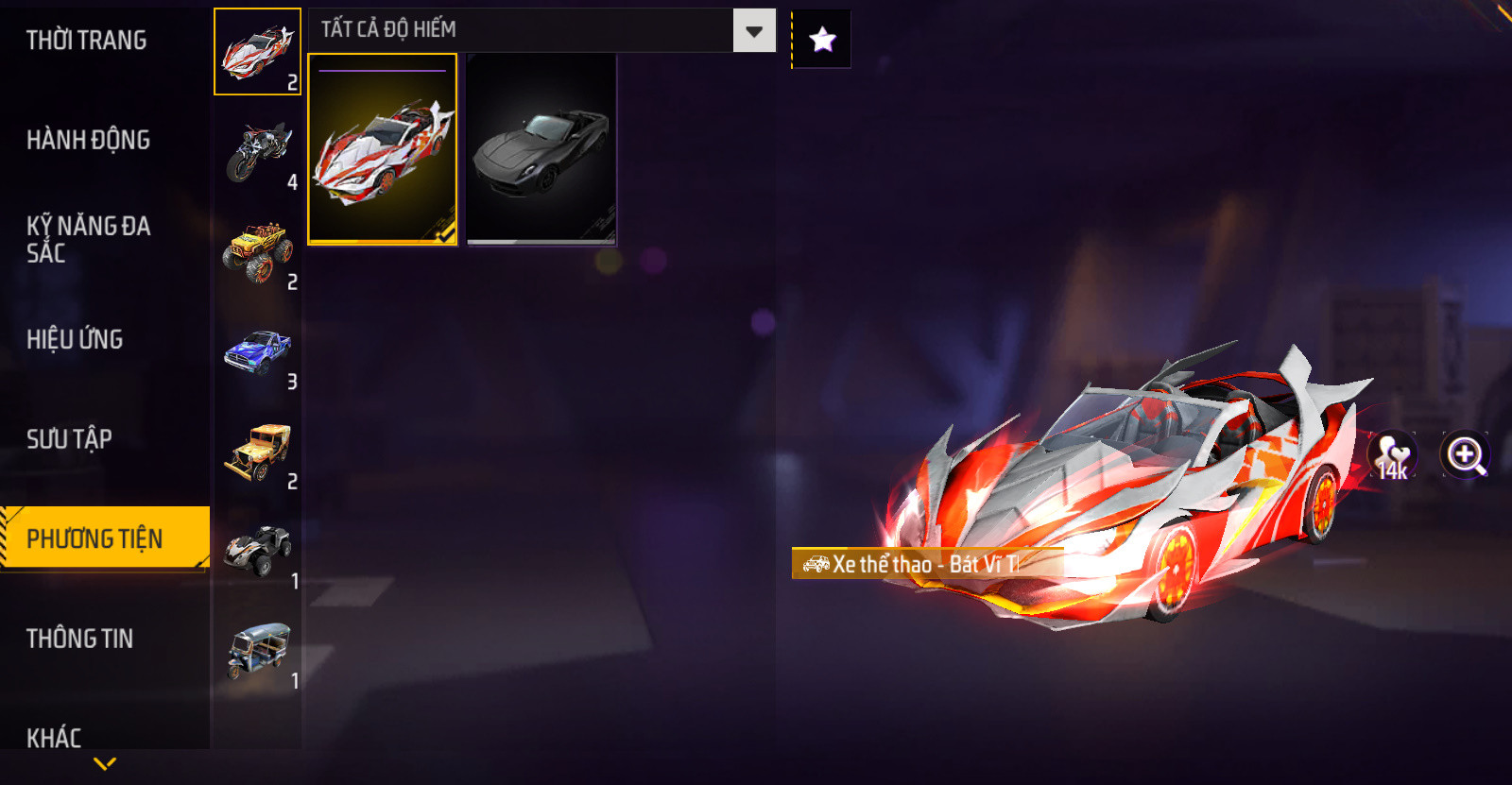The height and width of the screenshot is (785, 1512).
Task: Choose the tuk-tuk vehicle type
Action: [257, 650]
